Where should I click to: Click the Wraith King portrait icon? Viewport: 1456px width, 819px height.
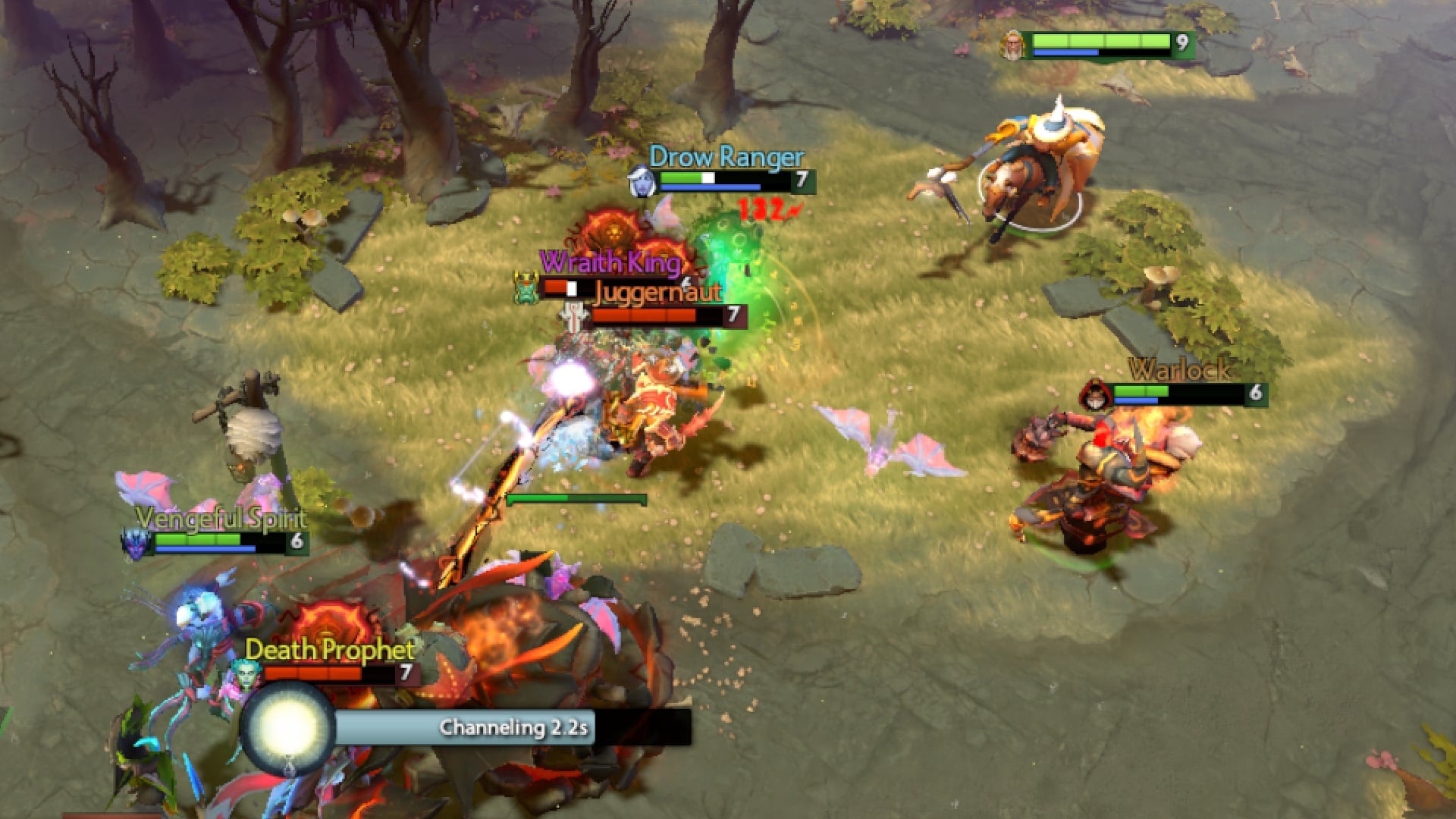click(526, 288)
